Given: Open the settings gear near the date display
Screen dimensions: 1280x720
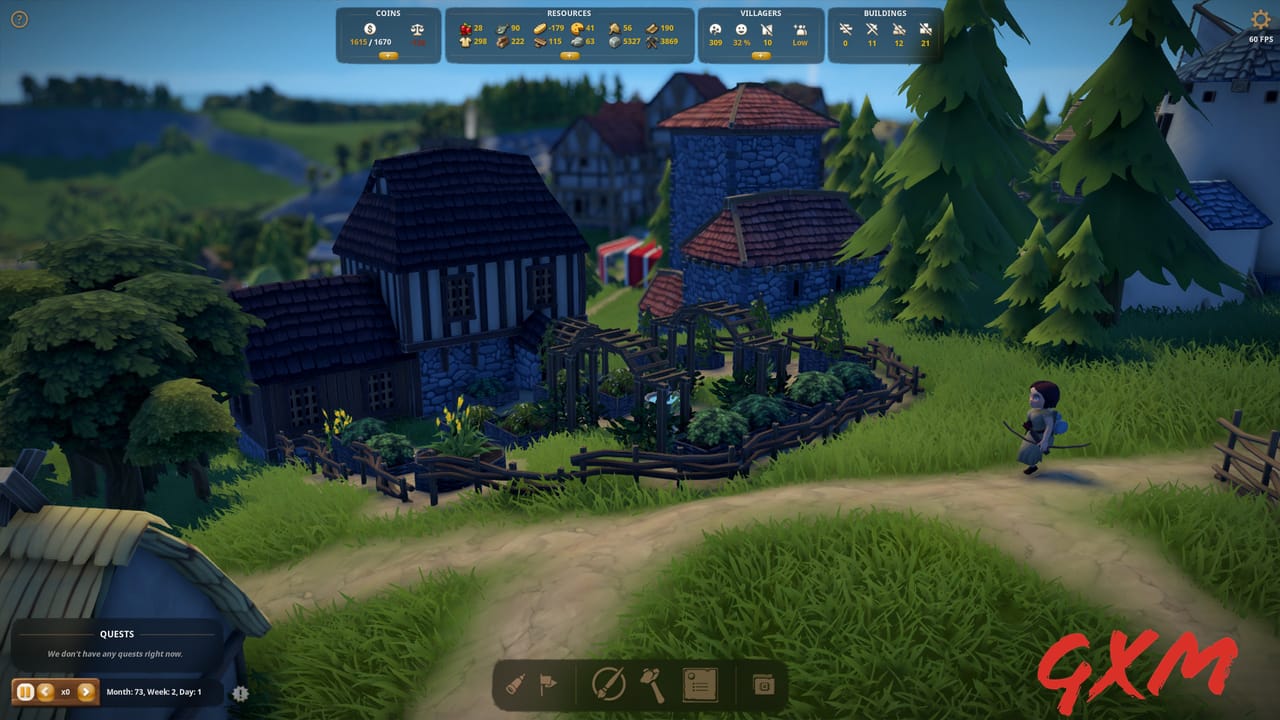Looking at the screenshot, I should (239, 692).
